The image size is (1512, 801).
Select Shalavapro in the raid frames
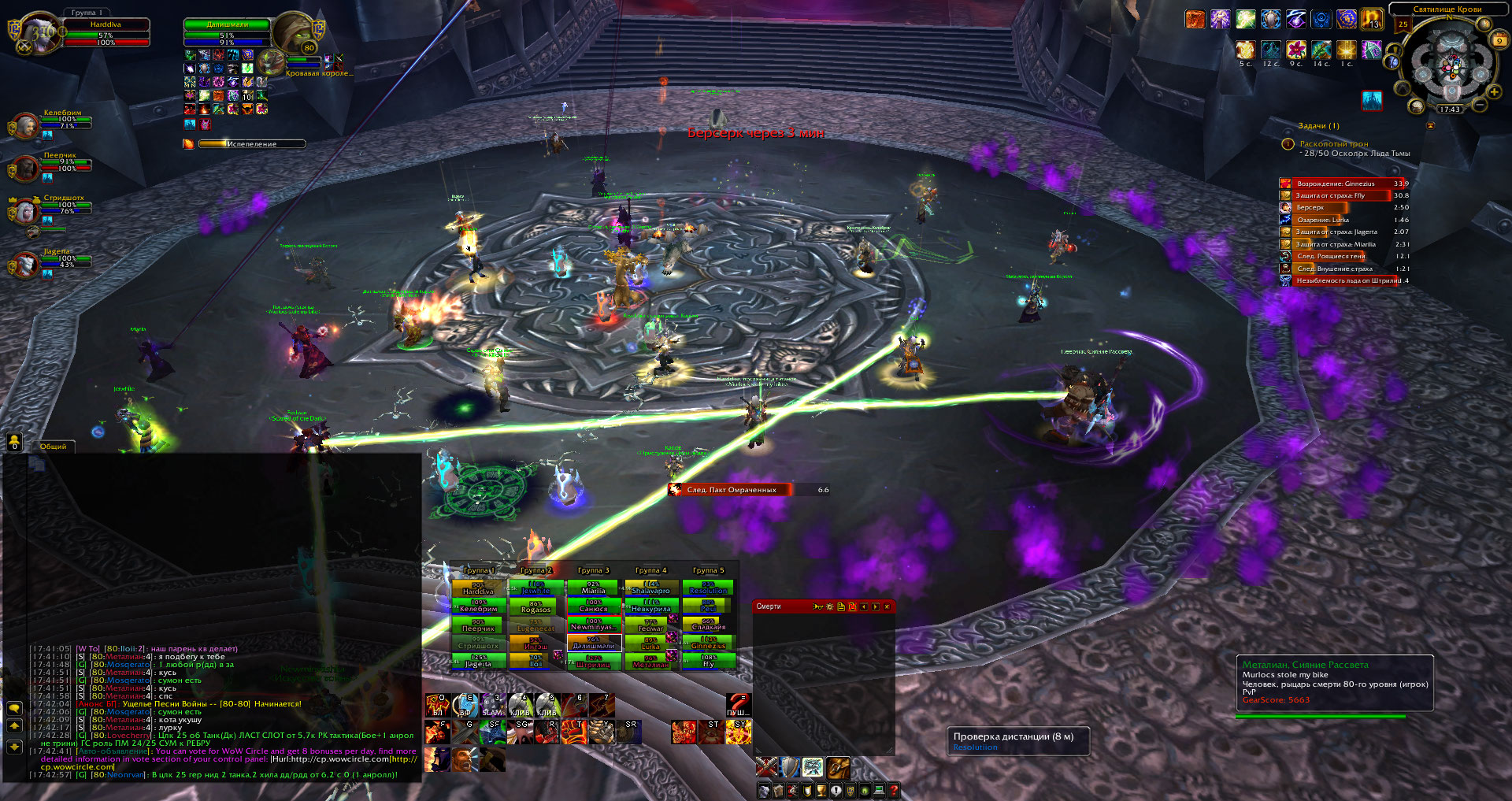(x=650, y=588)
